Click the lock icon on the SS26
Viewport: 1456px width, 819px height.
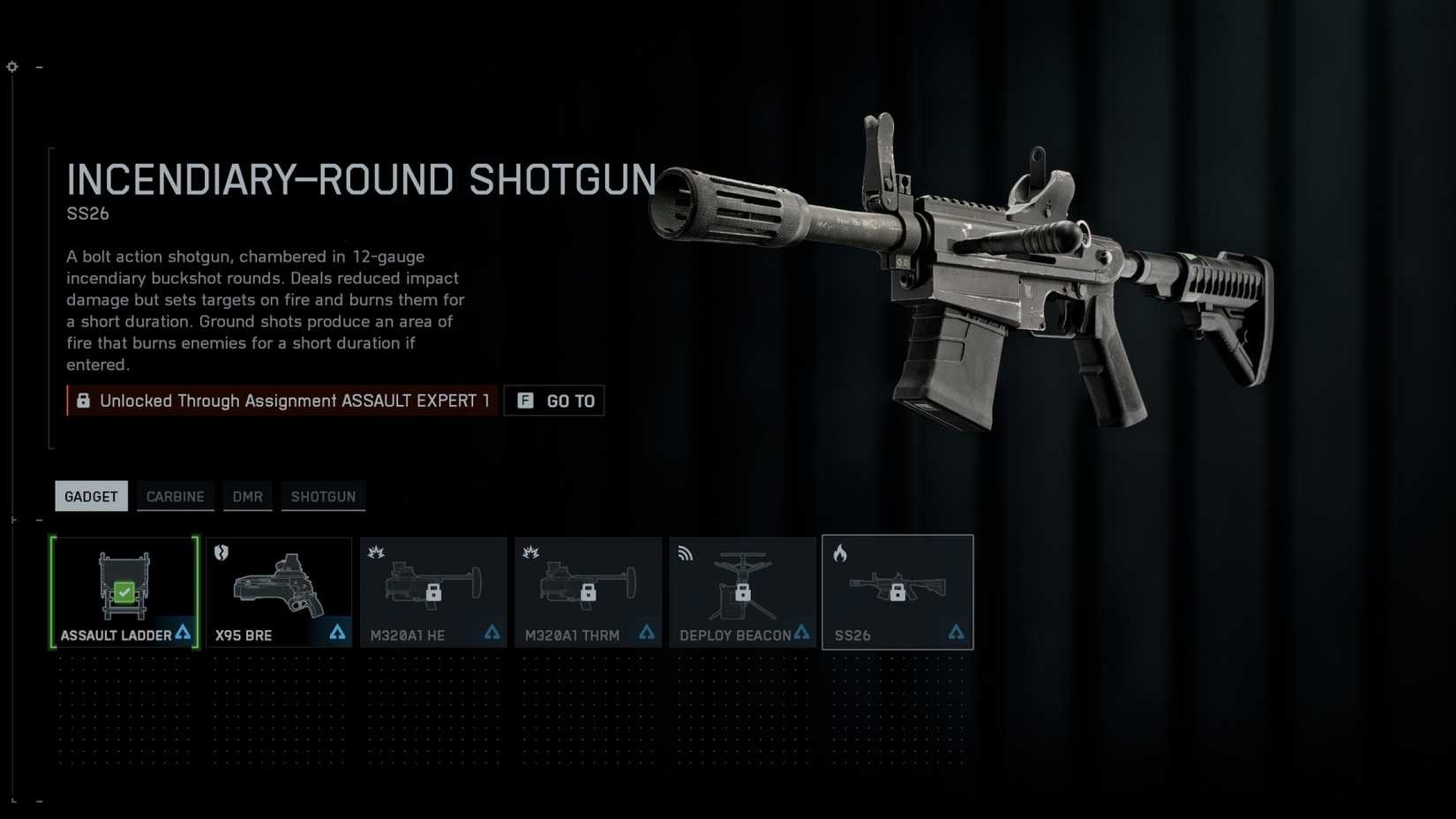click(899, 590)
